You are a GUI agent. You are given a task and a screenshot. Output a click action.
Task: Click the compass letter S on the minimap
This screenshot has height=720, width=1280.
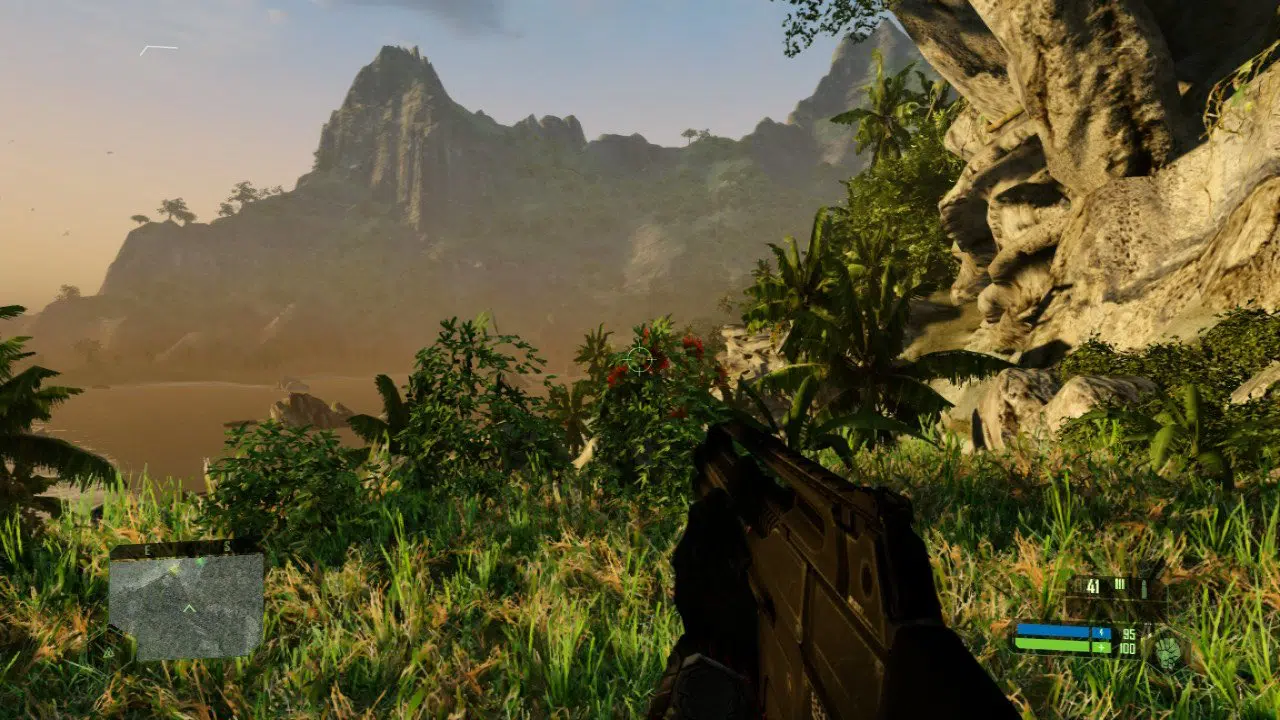(x=228, y=547)
